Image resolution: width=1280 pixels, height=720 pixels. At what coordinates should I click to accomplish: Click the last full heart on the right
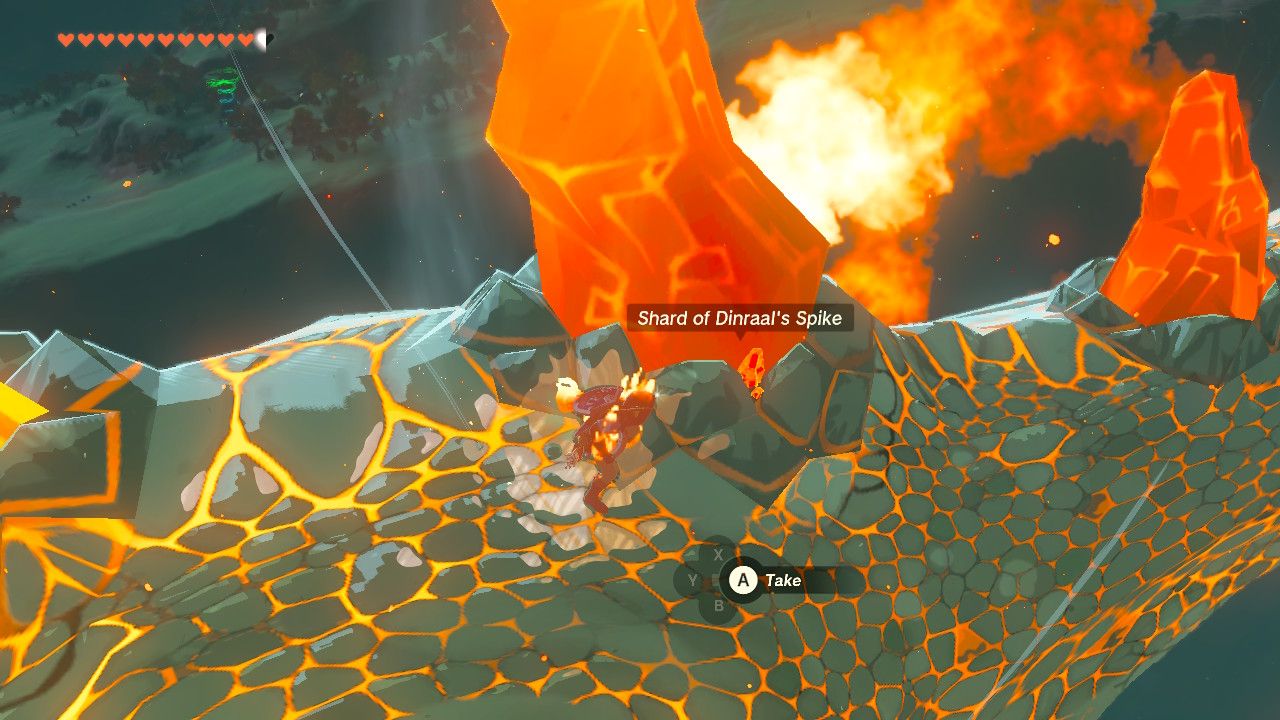point(245,39)
